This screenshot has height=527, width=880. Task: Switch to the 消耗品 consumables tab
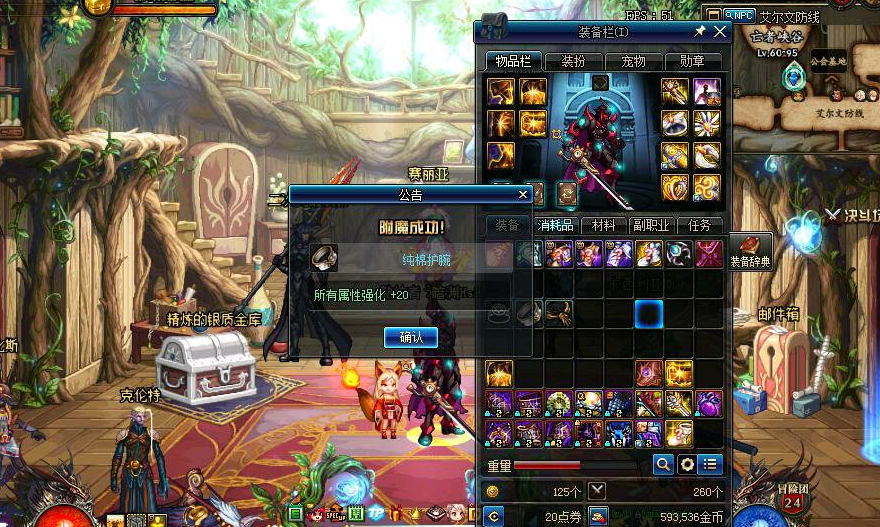556,225
